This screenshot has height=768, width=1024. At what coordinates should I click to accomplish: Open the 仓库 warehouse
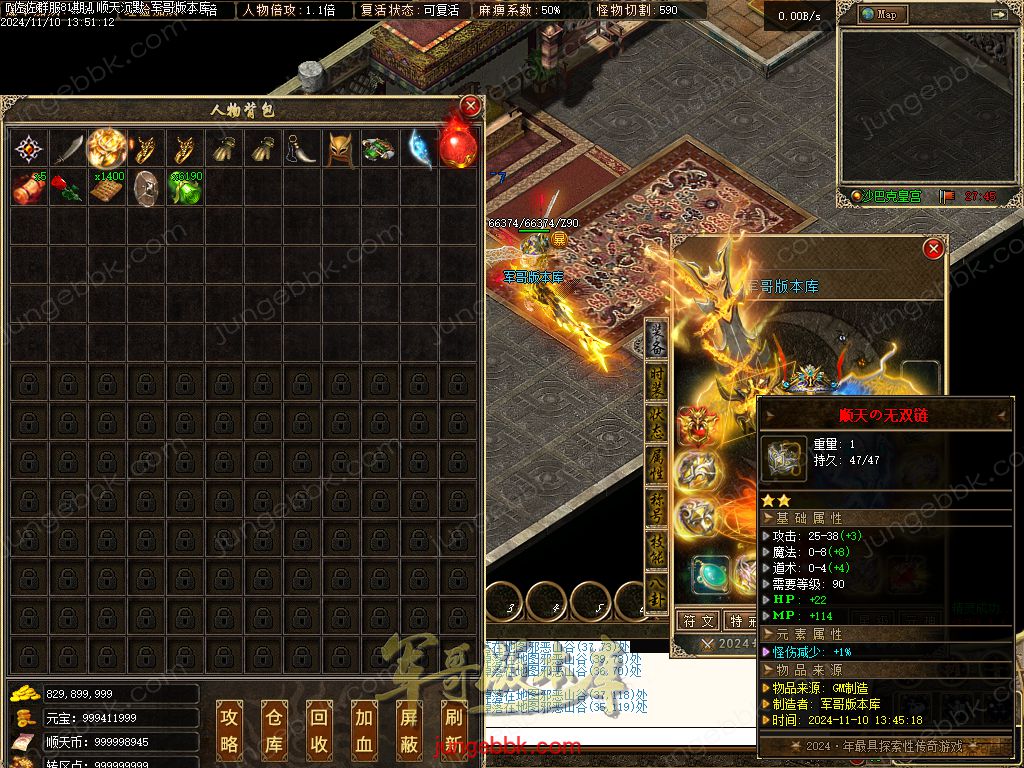274,730
